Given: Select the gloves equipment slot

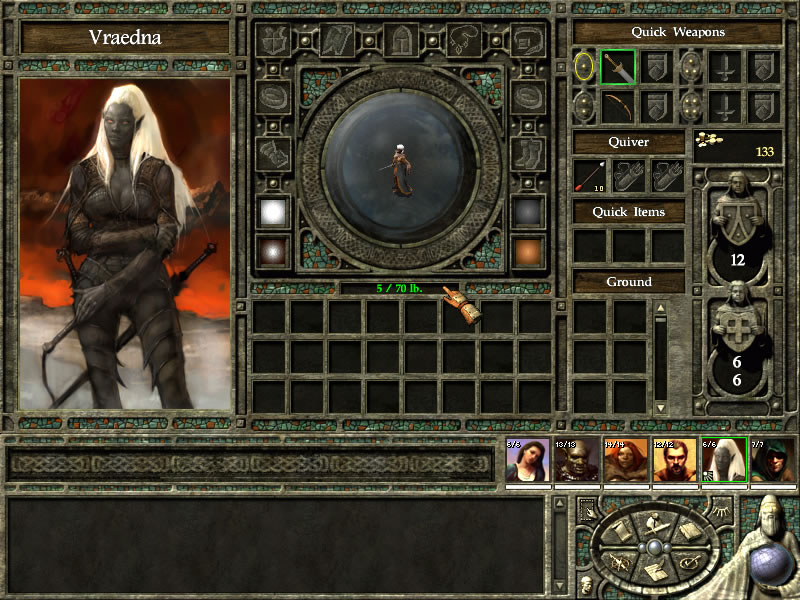Looking at the screenshot, I should 274,153.
